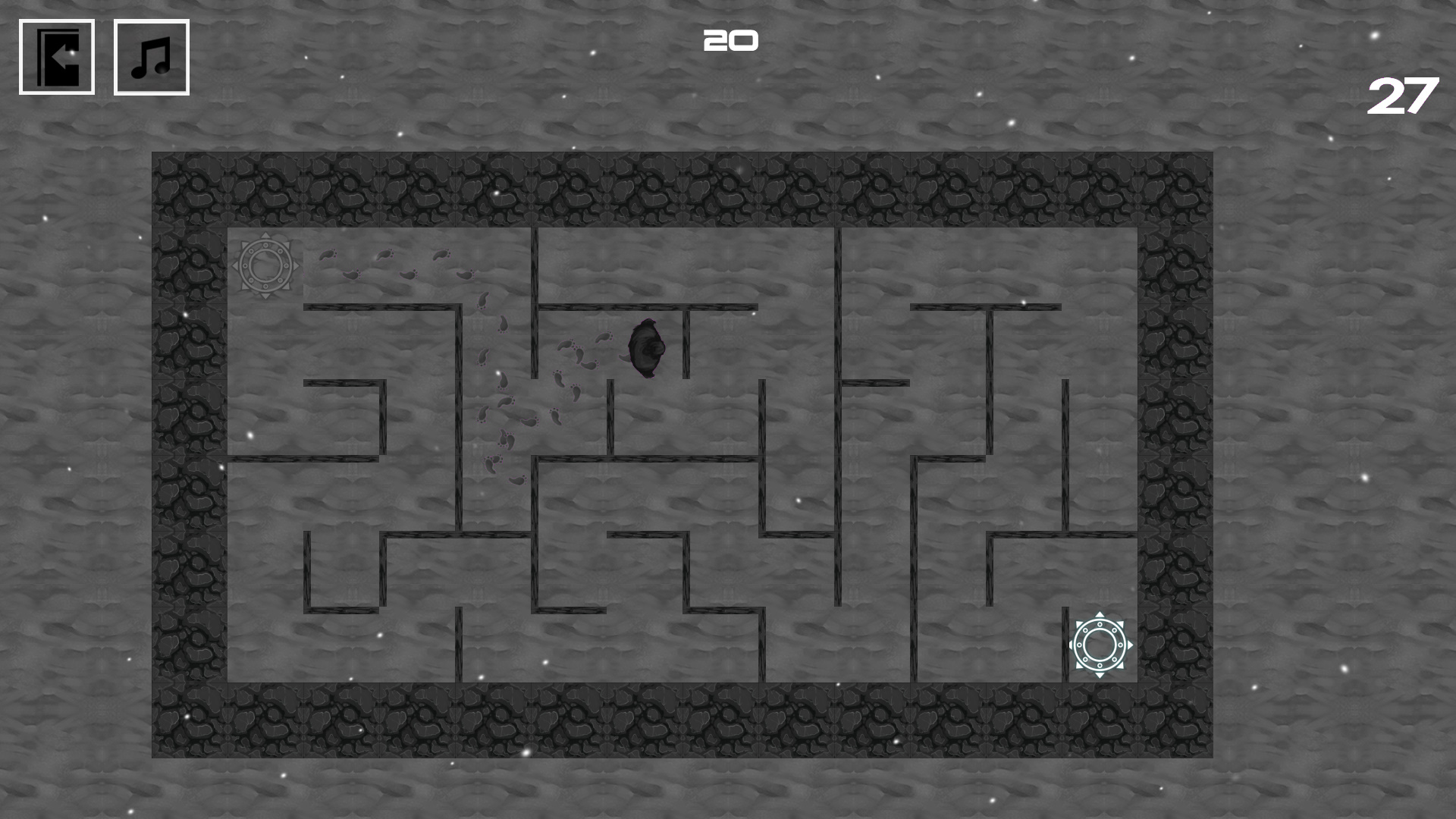Click the goal portal rune near bottom-right
The image size is (1456, 819).
[x=1099, y=645]
